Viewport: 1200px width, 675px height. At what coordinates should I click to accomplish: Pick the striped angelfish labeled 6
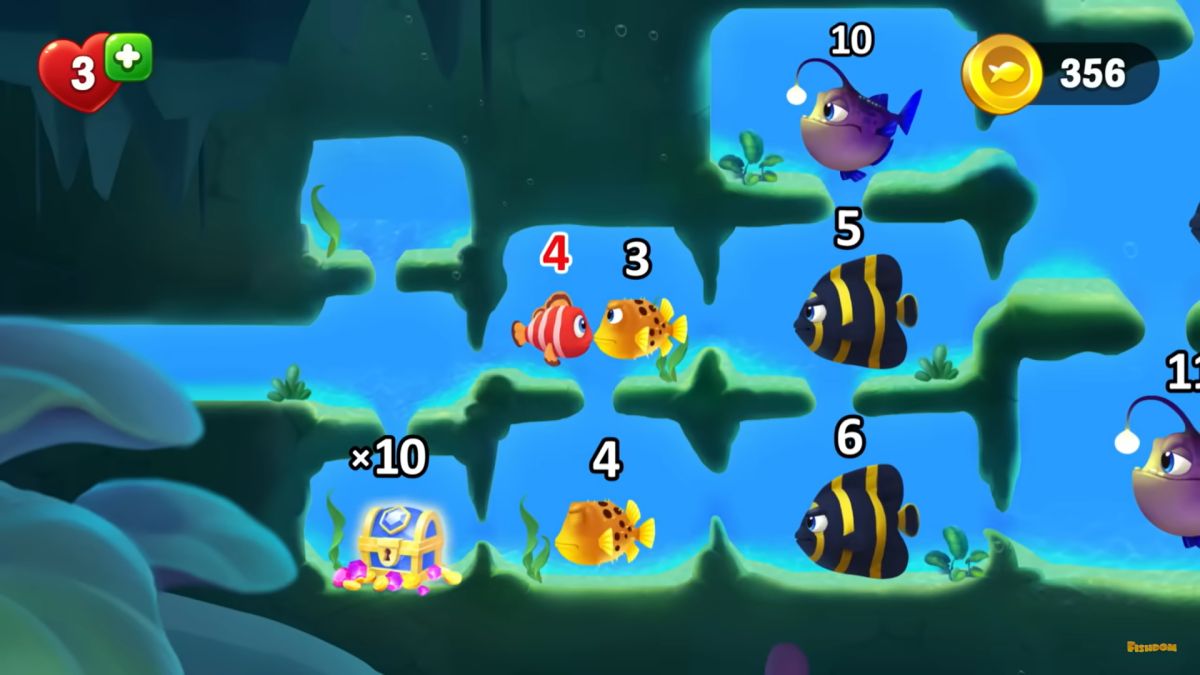click(857, 521)
